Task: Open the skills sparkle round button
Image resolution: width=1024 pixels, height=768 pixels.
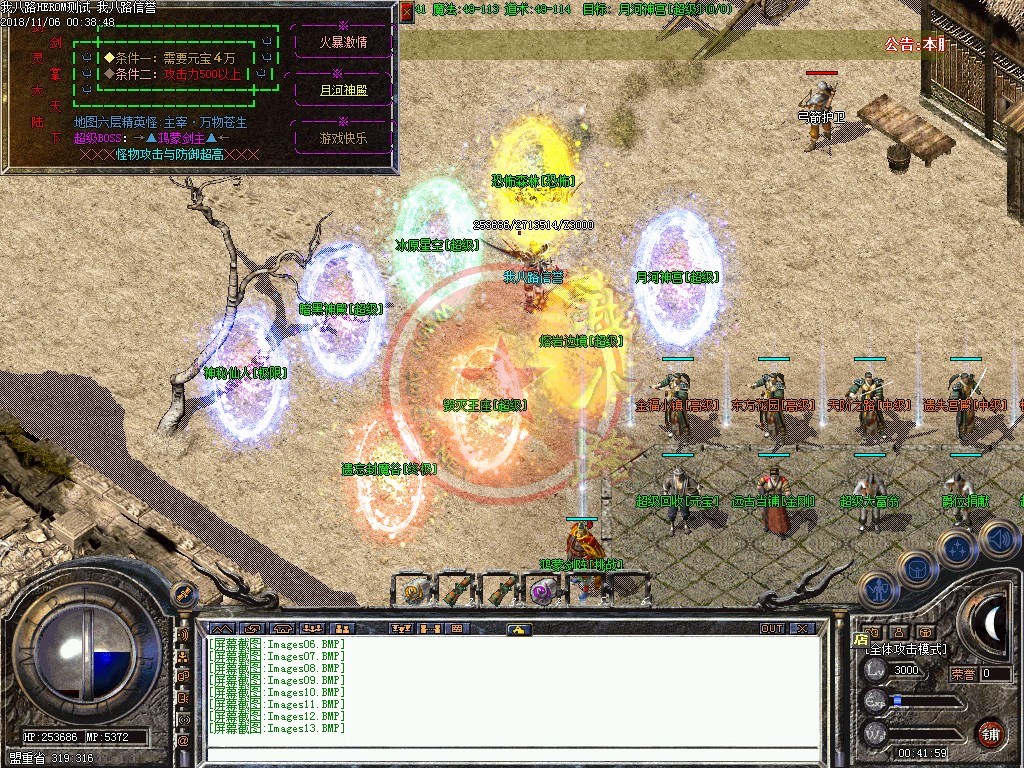Action: point(956,547)
